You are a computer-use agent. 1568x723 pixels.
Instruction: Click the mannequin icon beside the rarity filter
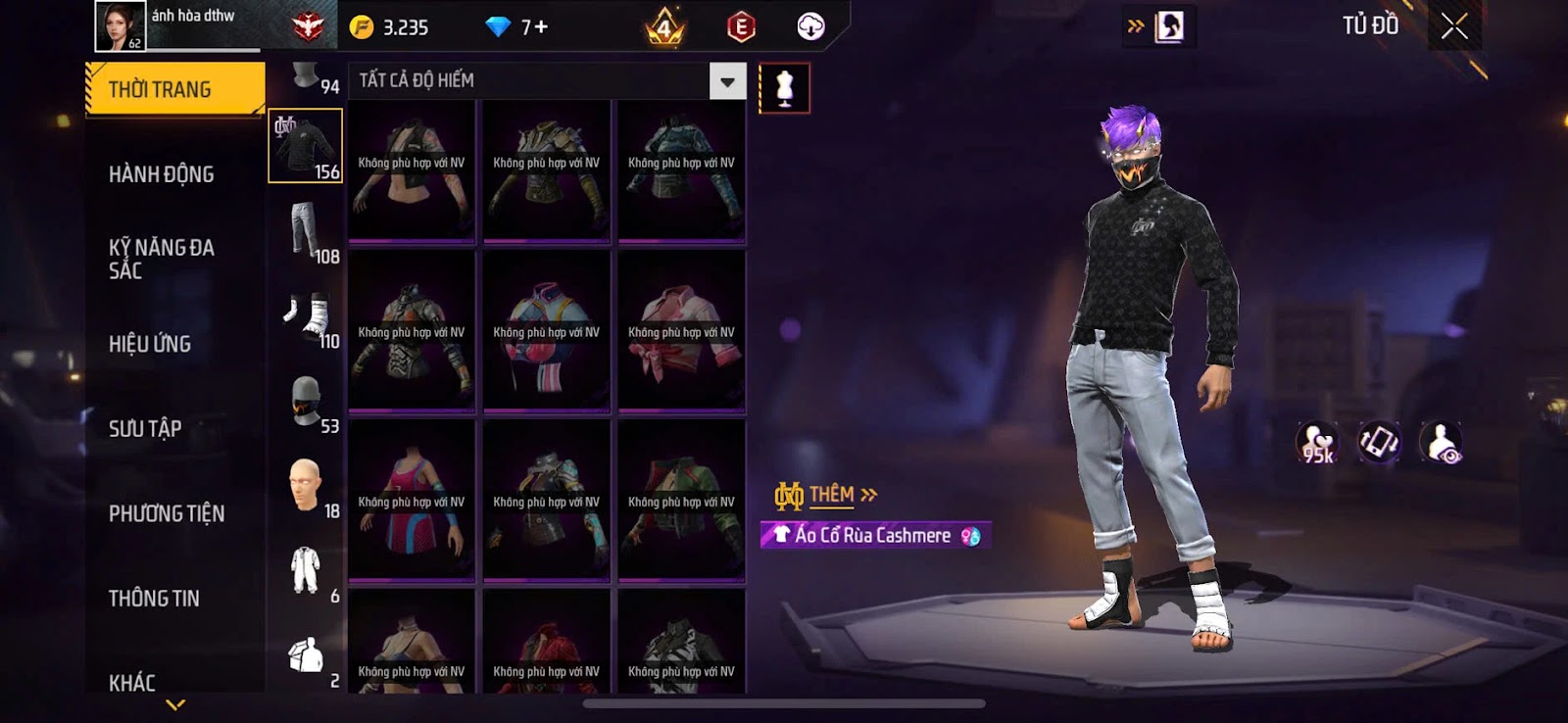(784, 88)
